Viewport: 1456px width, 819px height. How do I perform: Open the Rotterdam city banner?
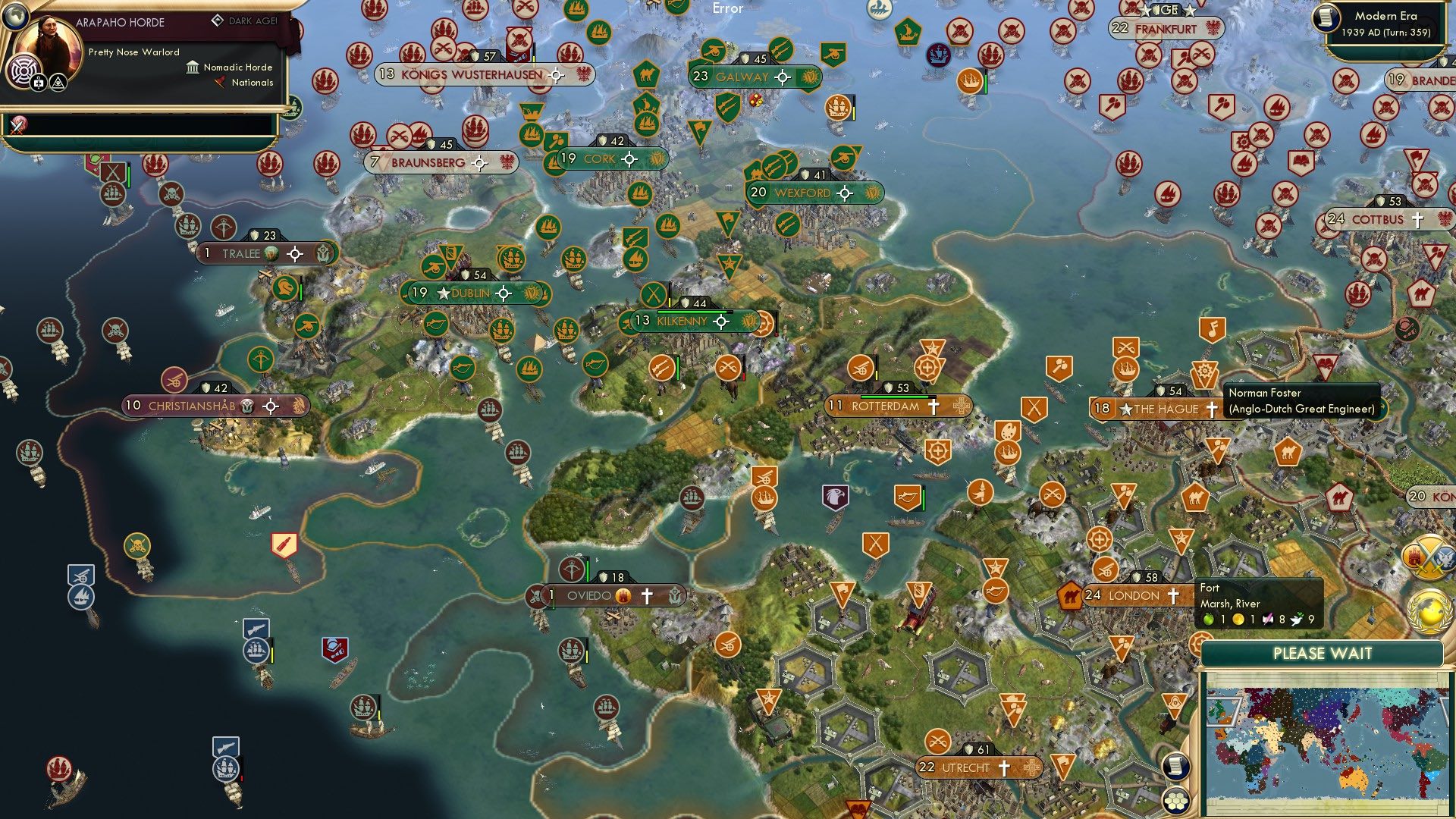point(884,406)
